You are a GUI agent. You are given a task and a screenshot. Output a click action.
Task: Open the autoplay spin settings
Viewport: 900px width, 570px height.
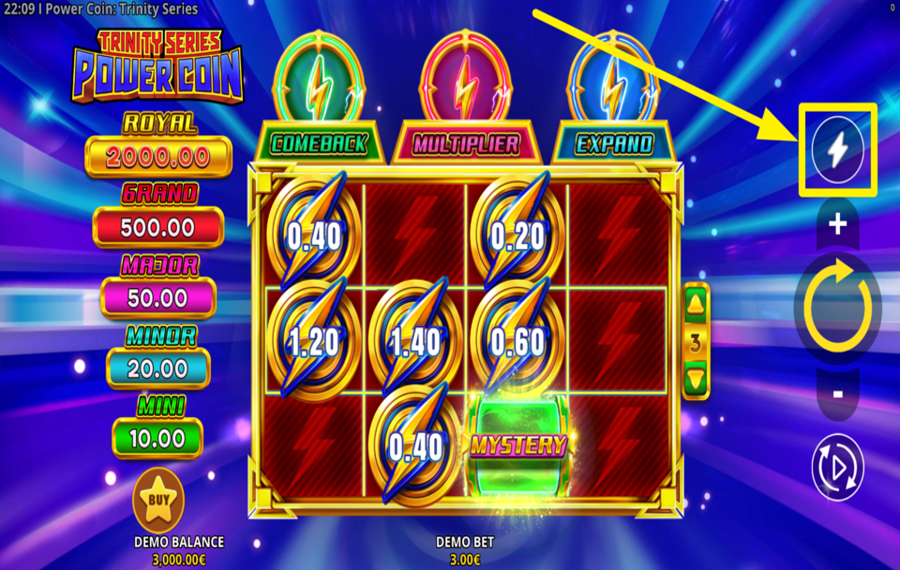coord(837,466)
